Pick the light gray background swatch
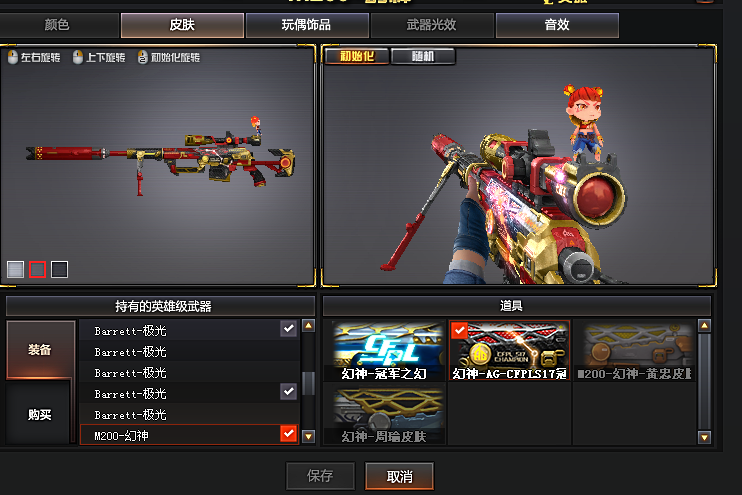This screenshot has height=495, width=742. point(15,269)
